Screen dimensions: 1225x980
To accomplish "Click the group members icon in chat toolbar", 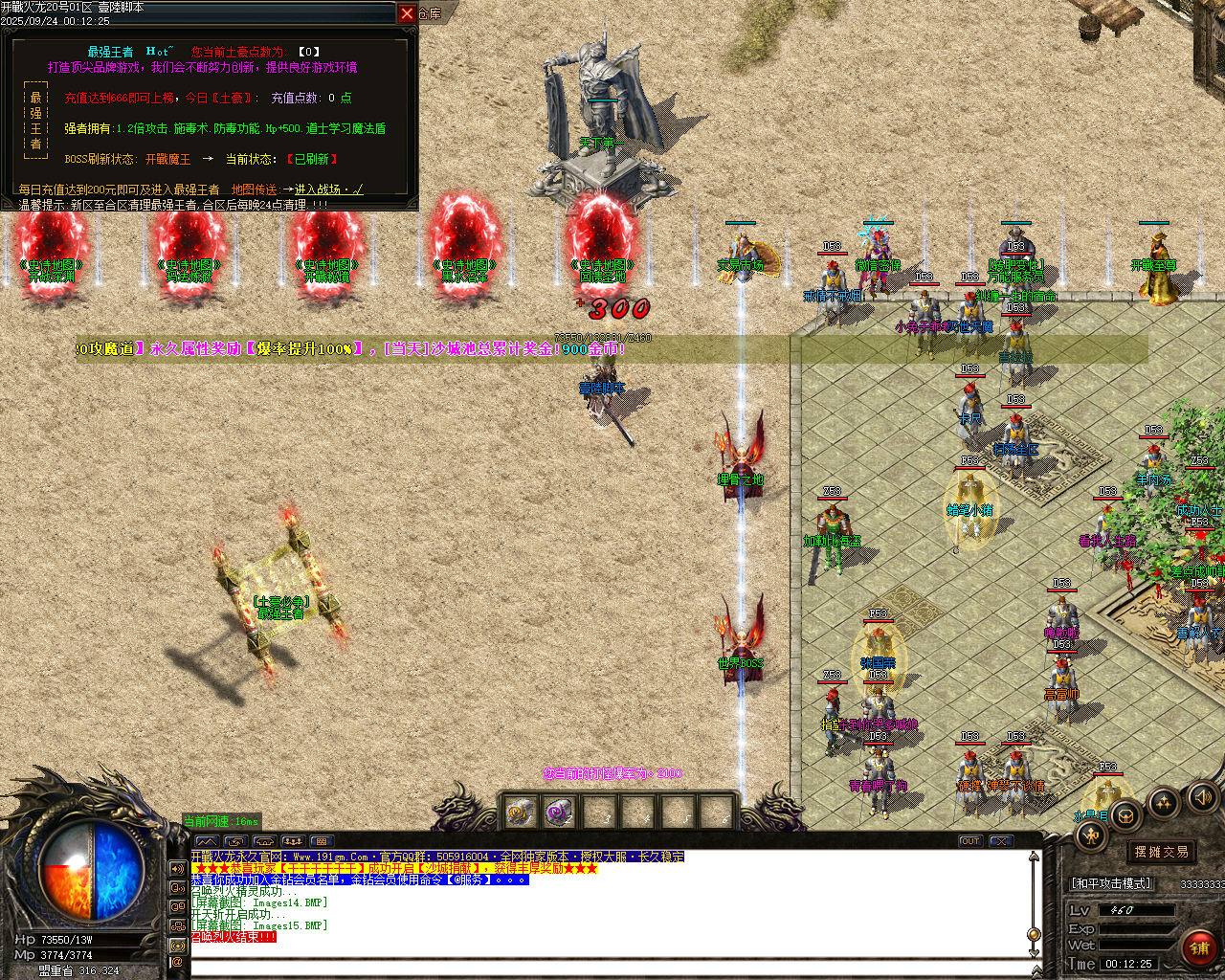I will pyautogui.click(x=292, y=840).
